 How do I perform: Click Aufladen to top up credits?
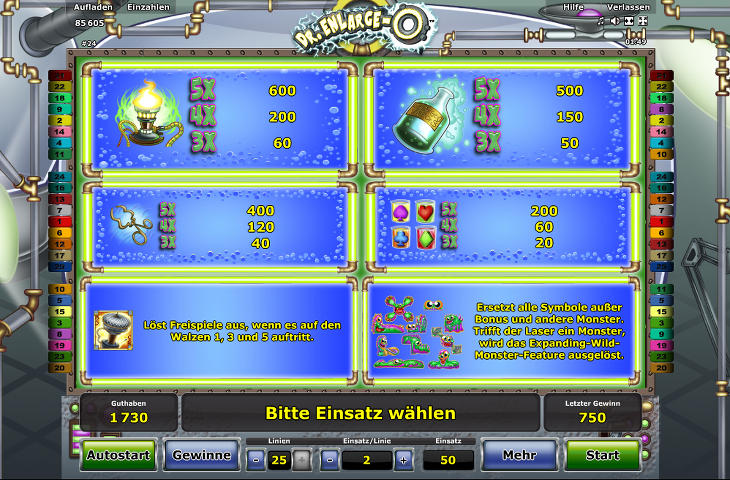(93, 7)
